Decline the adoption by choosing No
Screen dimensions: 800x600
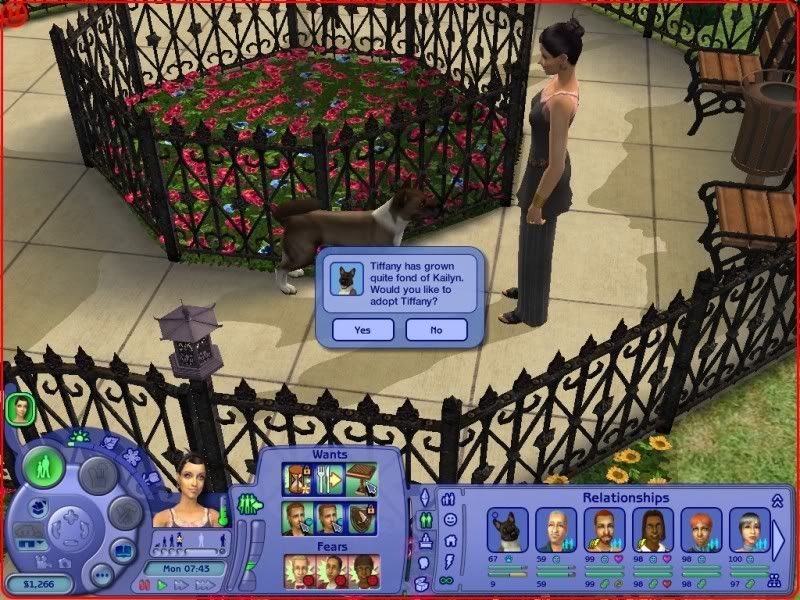(x=436, y=330)
